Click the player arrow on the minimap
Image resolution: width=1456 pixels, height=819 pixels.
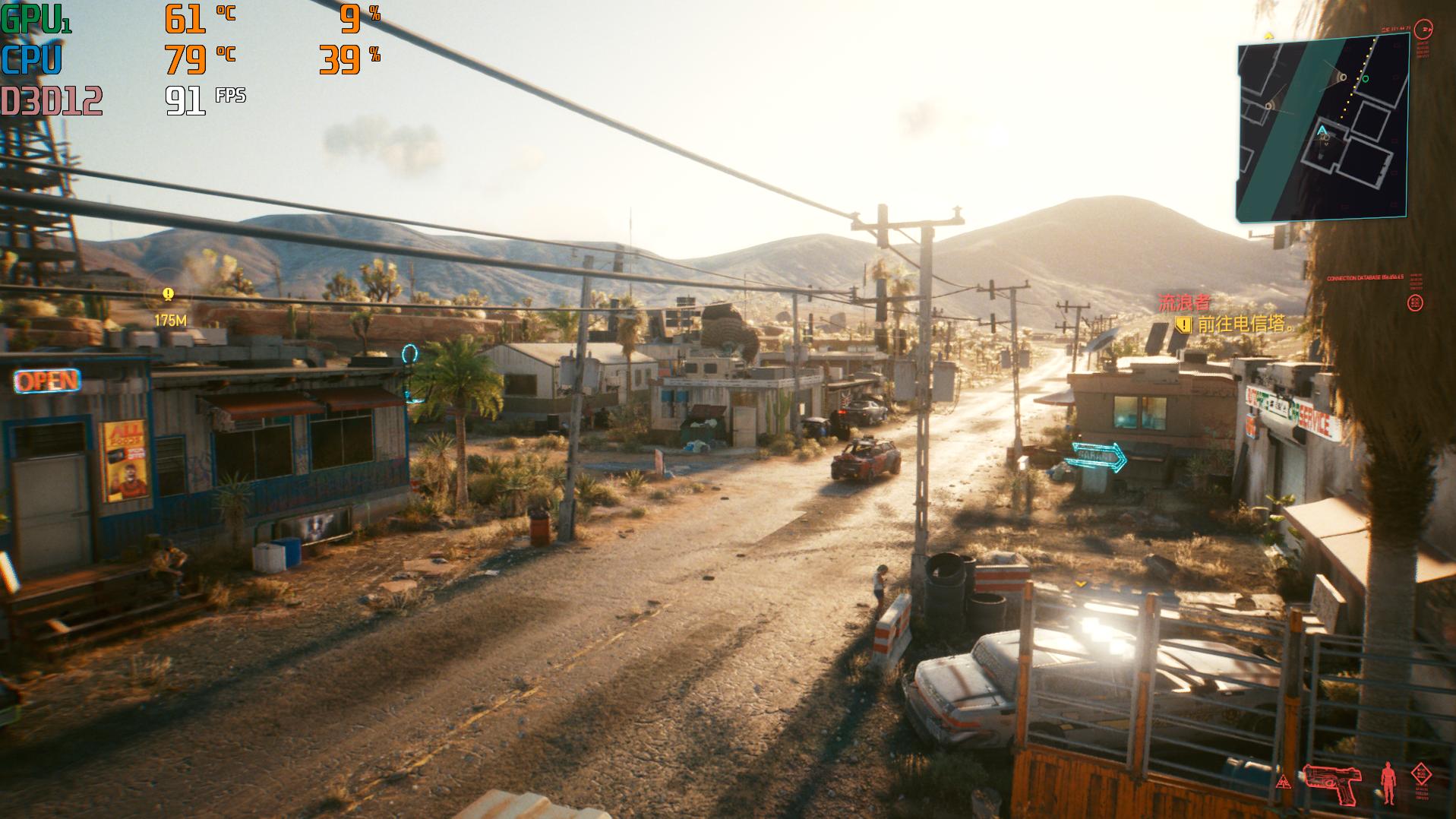click(1322, 131)
